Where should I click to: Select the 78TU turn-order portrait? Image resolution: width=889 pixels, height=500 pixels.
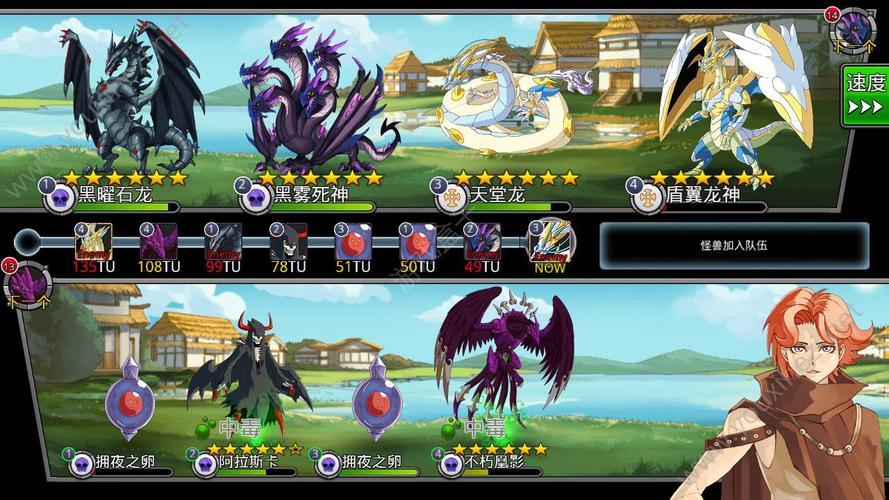[x=289, y=242]
